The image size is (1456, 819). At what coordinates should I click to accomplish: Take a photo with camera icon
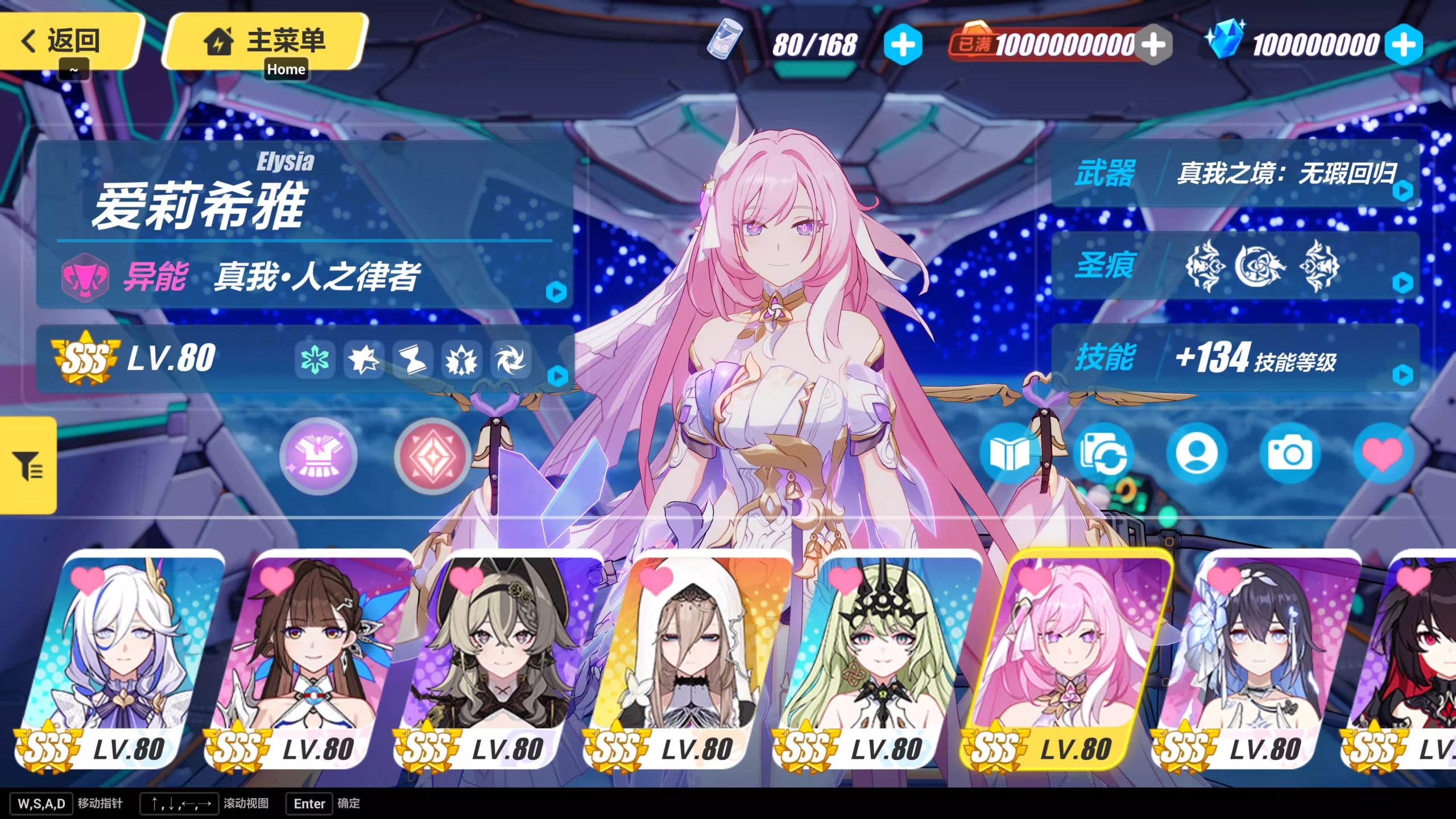coord(1289,454)
